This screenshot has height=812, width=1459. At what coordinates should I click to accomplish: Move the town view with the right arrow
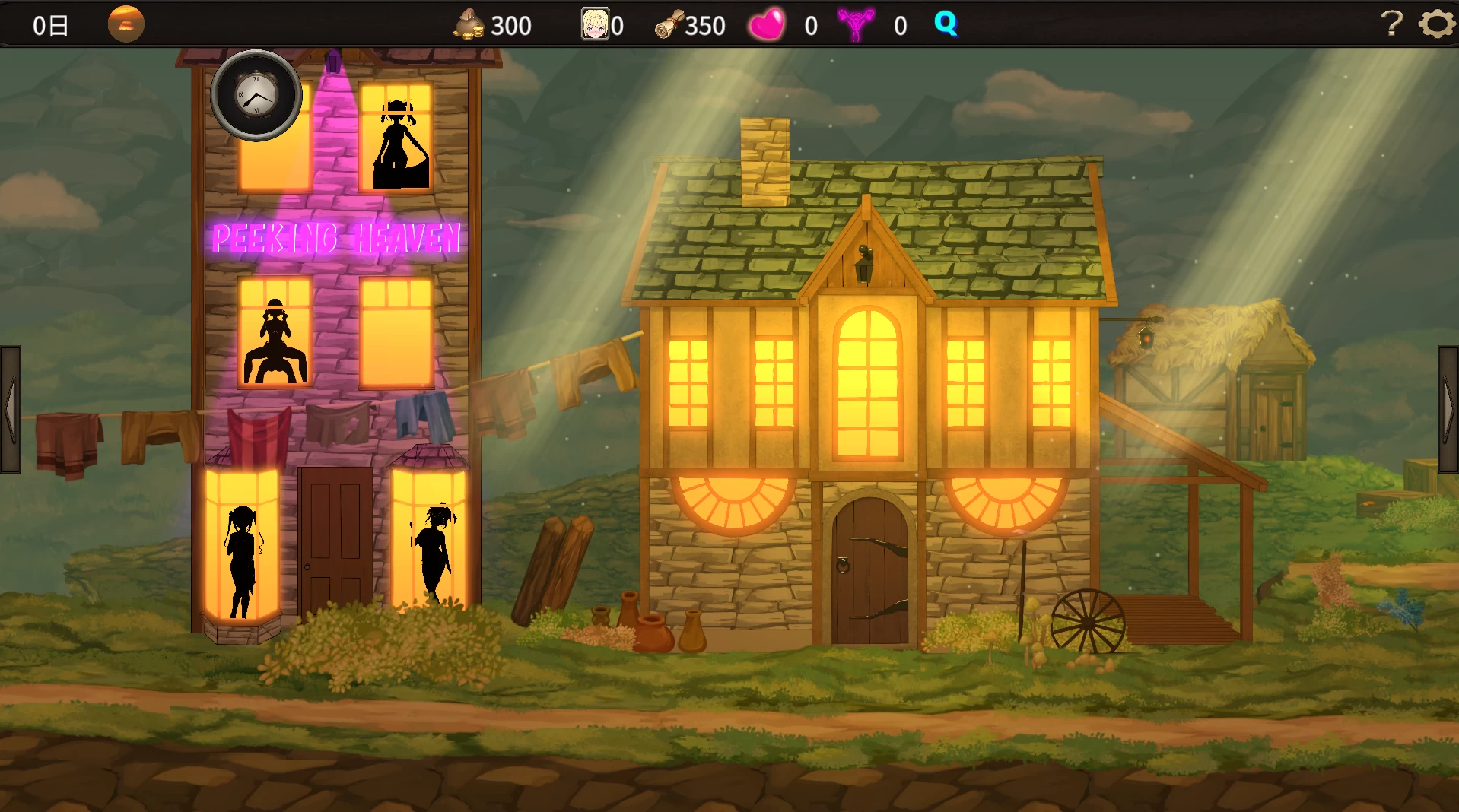tap(1448, 410)
